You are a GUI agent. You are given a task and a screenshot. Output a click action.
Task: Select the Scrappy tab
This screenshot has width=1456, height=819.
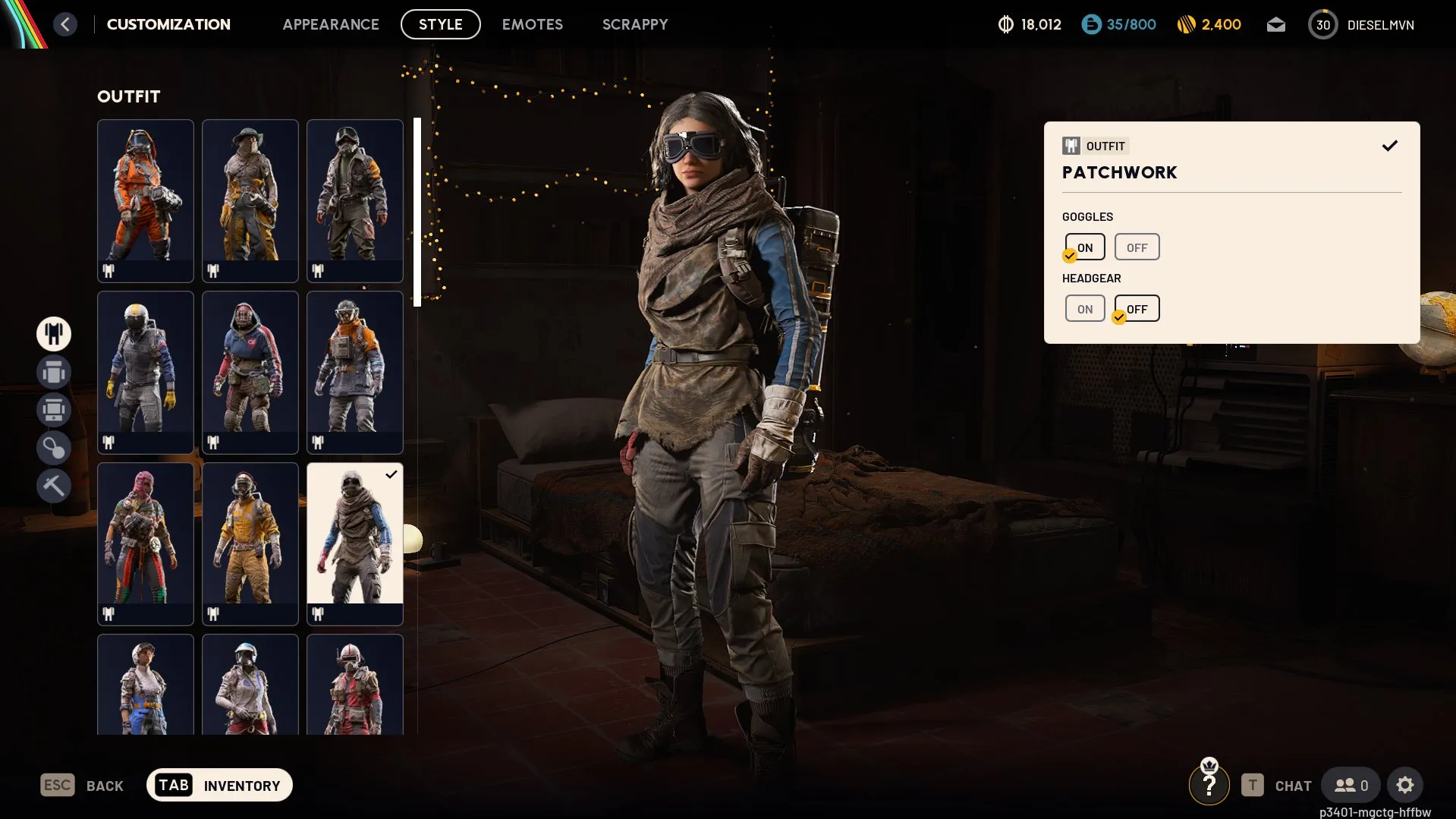point(635,24)
